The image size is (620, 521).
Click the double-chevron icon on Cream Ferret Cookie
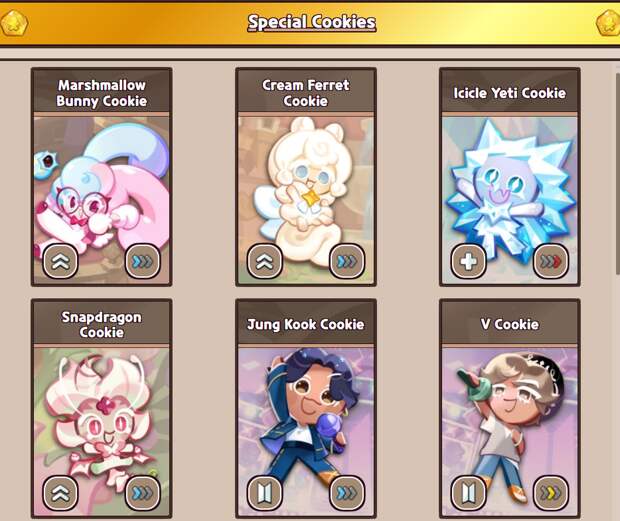point(264,262)
